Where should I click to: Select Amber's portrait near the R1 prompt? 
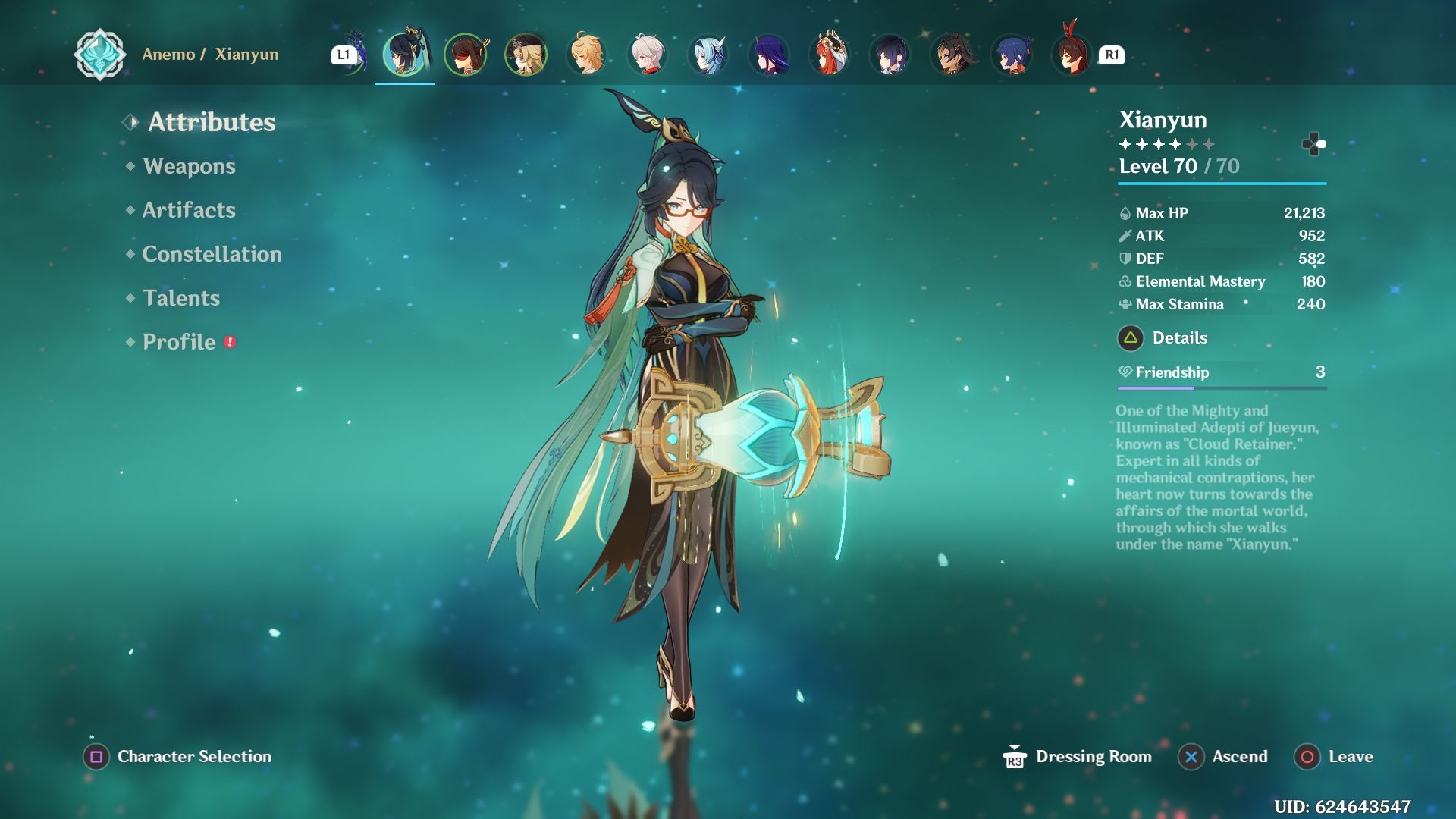point(1072,55)
